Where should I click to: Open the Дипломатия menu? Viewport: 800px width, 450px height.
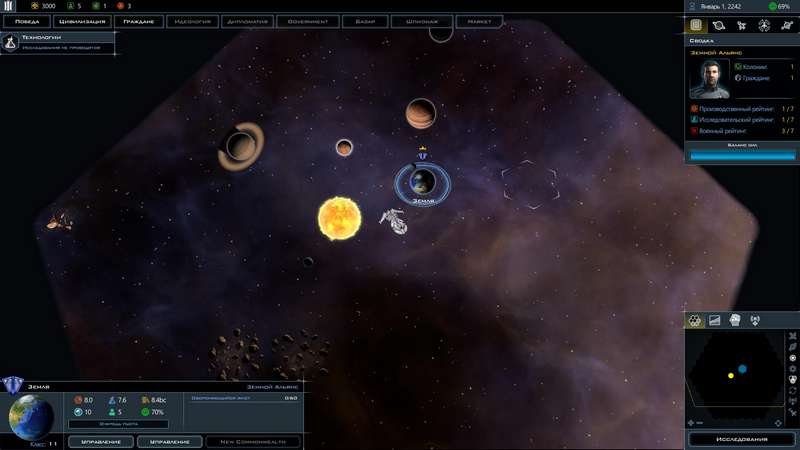[x=250, y=20]
